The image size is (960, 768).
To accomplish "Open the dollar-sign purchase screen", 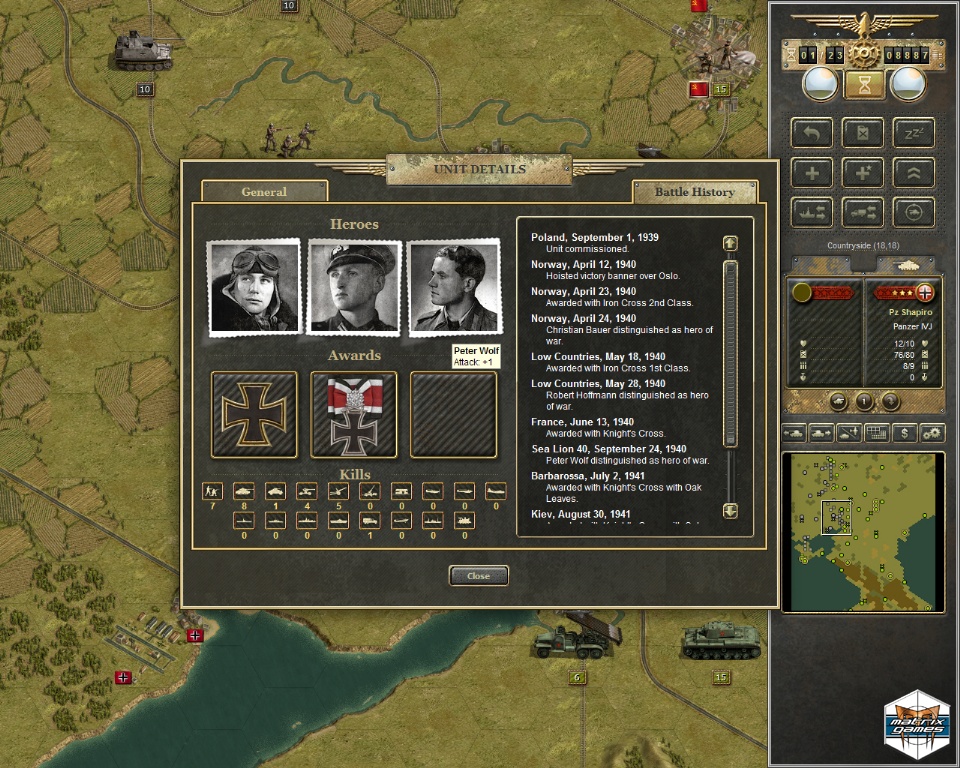I will tap(905, 433).
